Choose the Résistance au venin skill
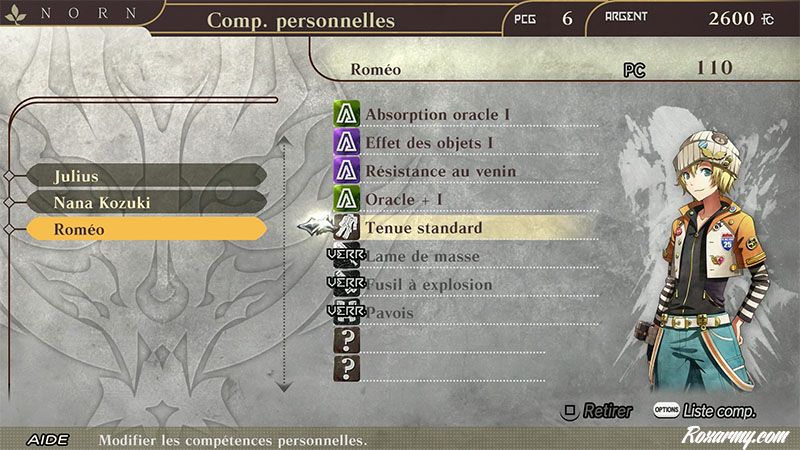Image resolution: width=800 pixels, height=450 pixels. 441,171
